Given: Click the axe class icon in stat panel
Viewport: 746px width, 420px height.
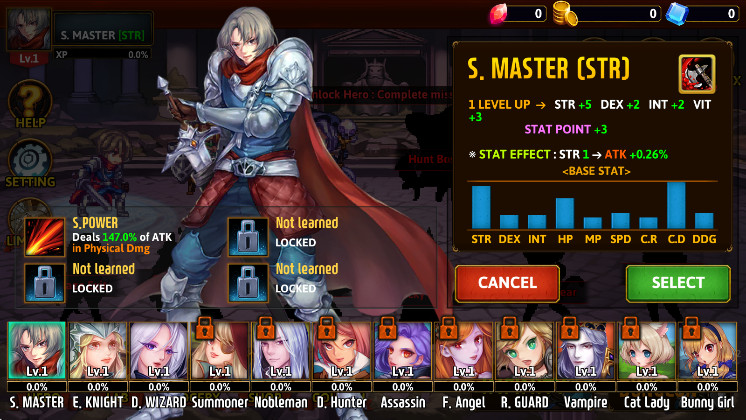Looking at the screenshot, I should tap(696, 73).
